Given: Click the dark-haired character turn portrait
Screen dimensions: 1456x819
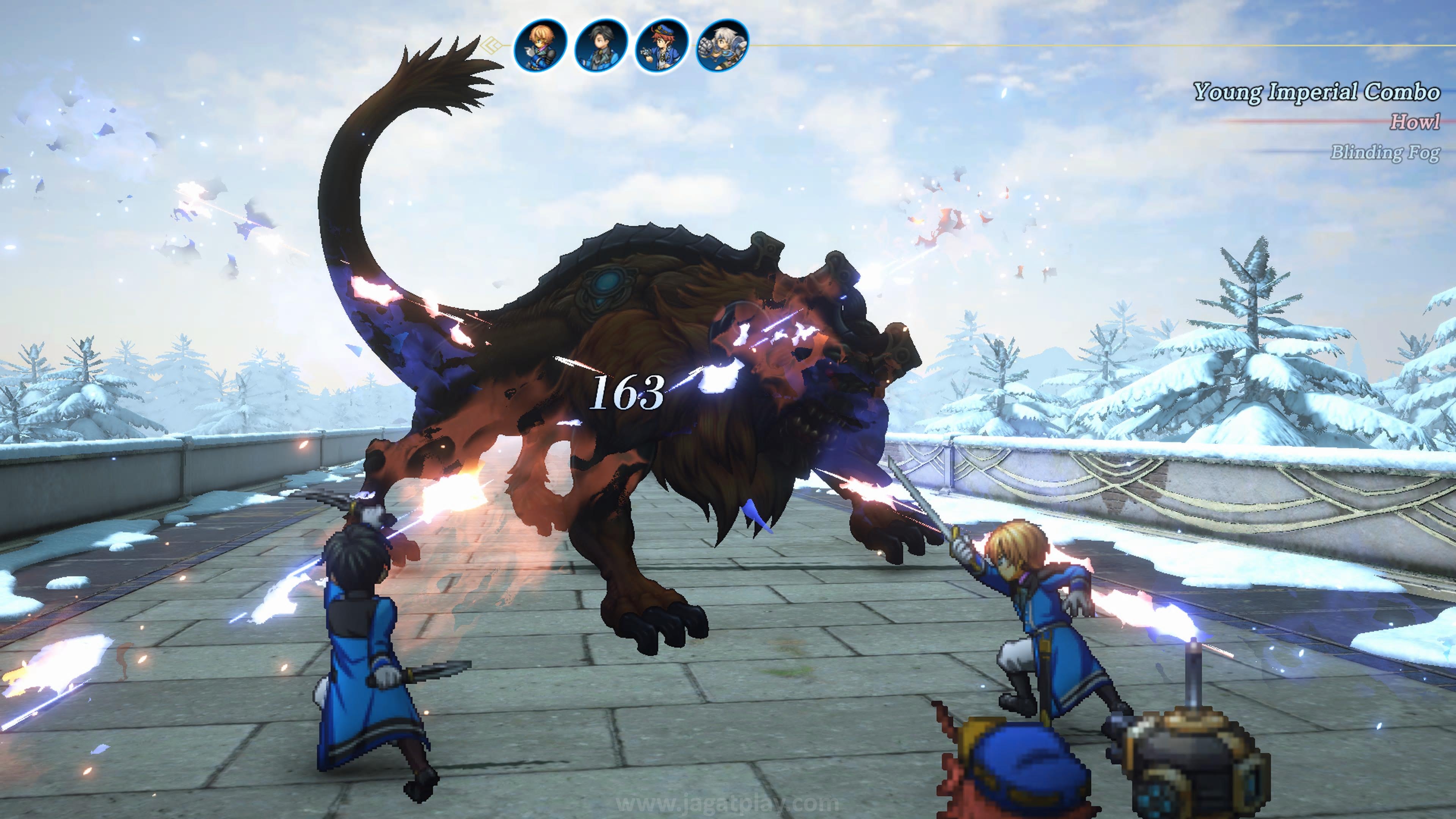Looking at the screenshot, I should [601, 45].
